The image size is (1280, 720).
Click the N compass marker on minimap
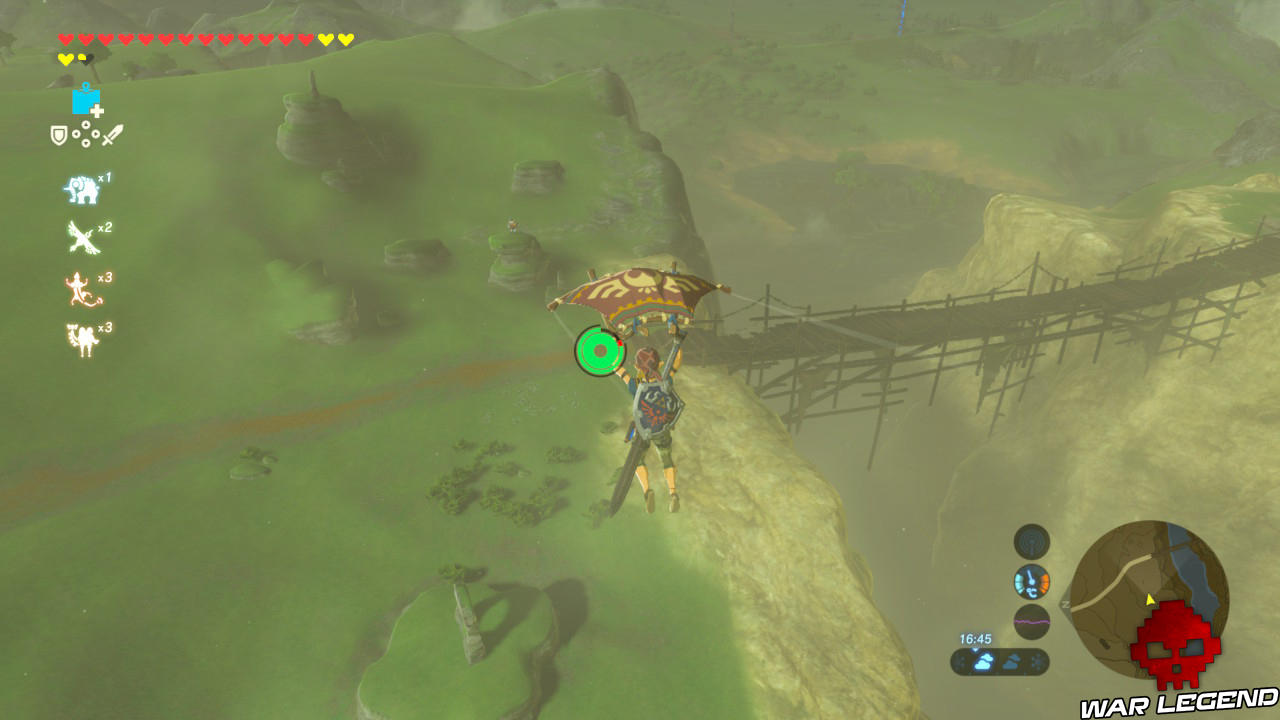coord(1064,605)
